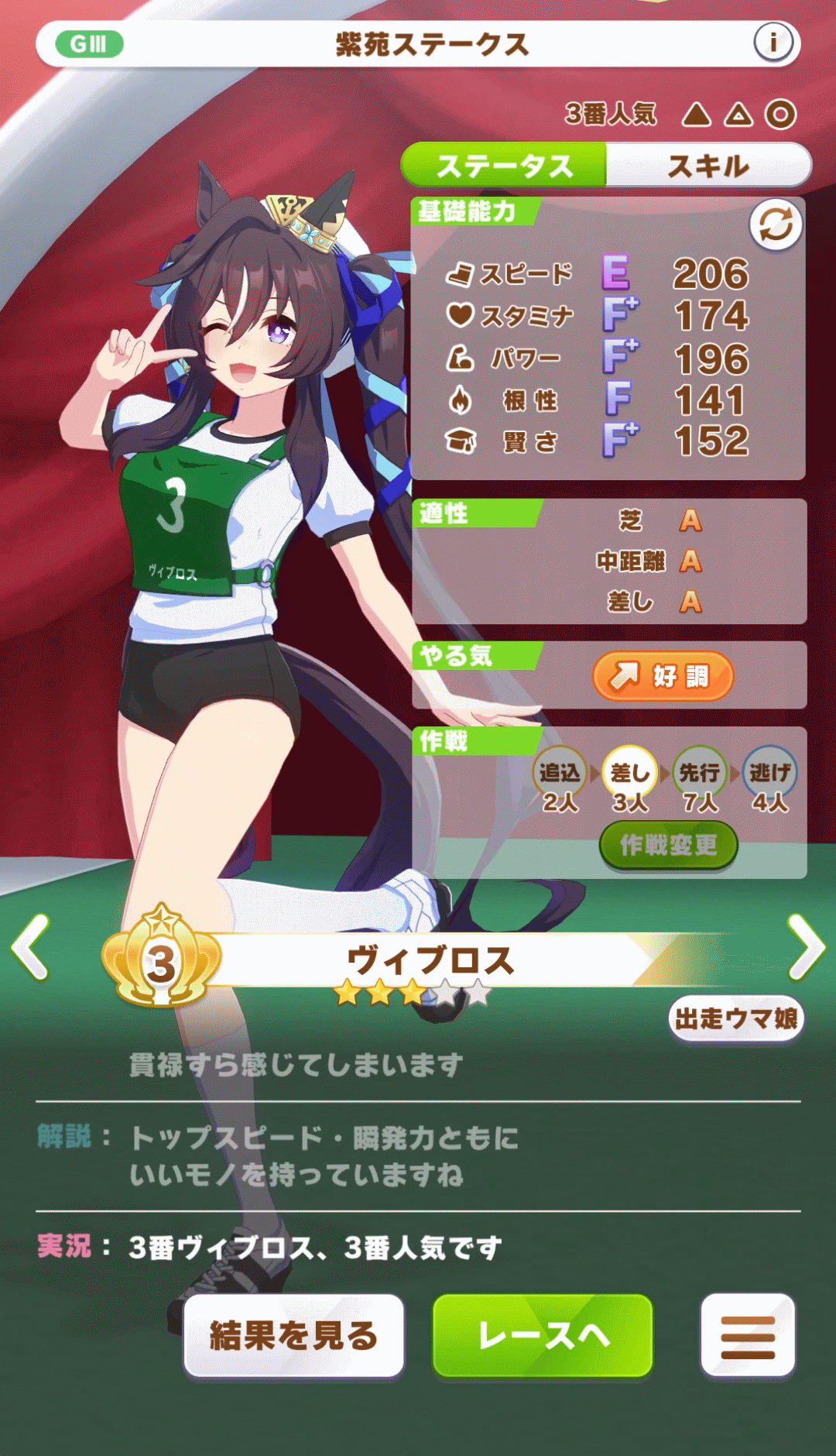836x1456 pixels.
Task: Open the 出走ウマ娘 entrant list
Action: click(x=736, y=1018)
